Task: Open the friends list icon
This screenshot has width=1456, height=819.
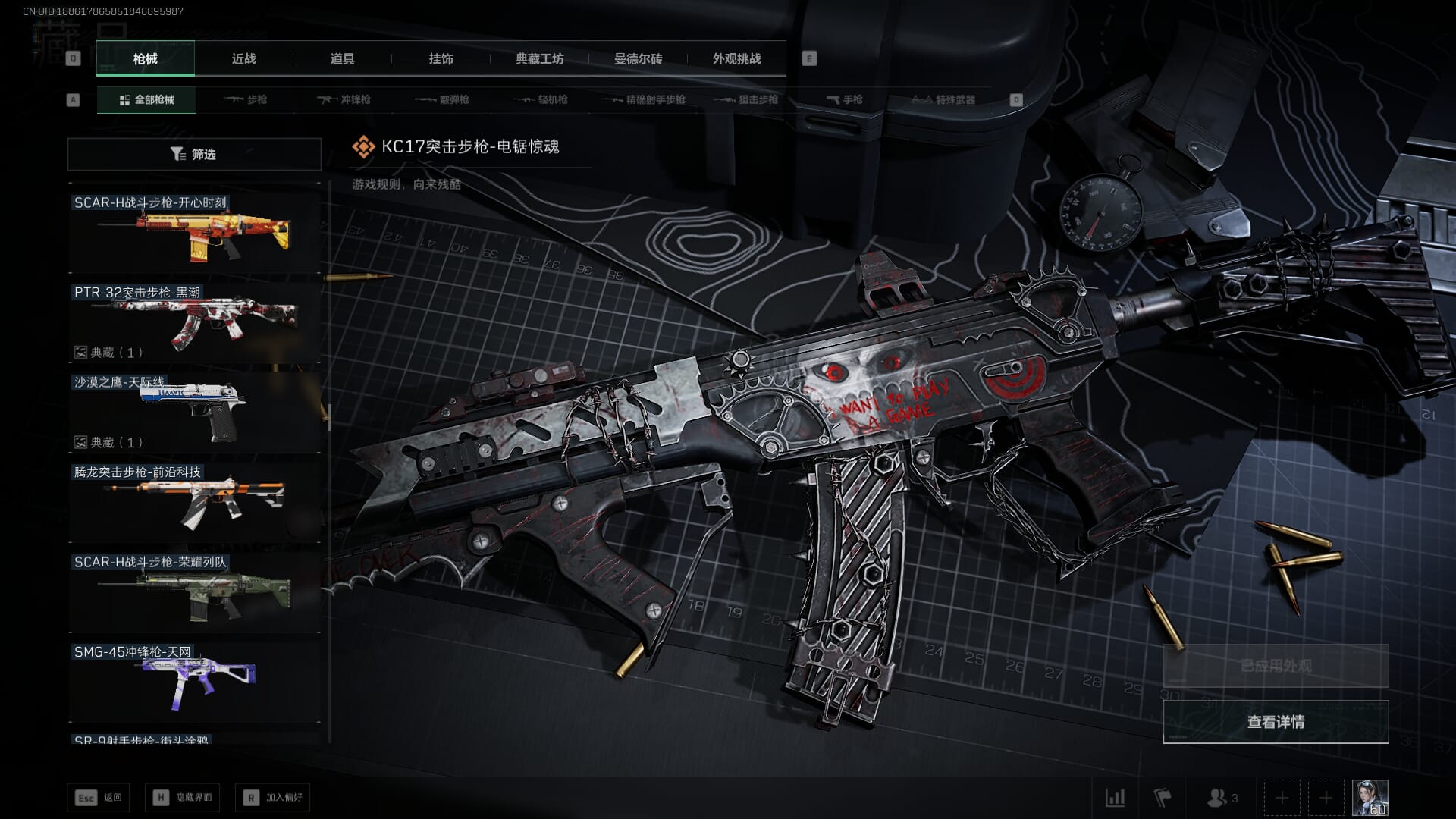Action: point(1221,798)
